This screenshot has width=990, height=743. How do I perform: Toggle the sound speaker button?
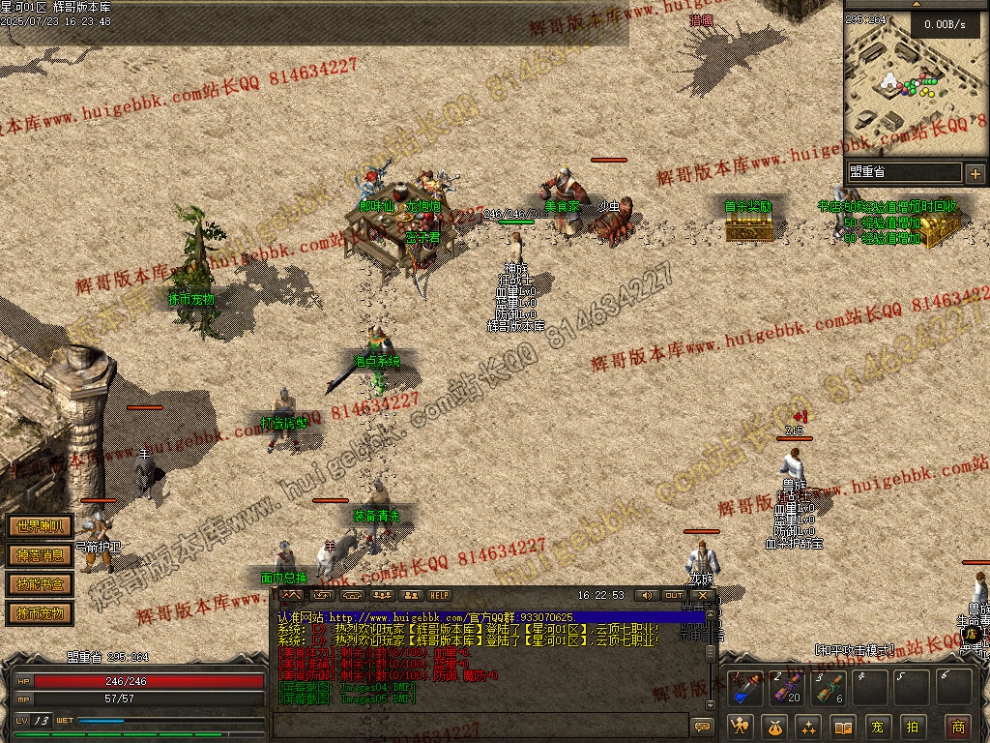tap(645, 596)
